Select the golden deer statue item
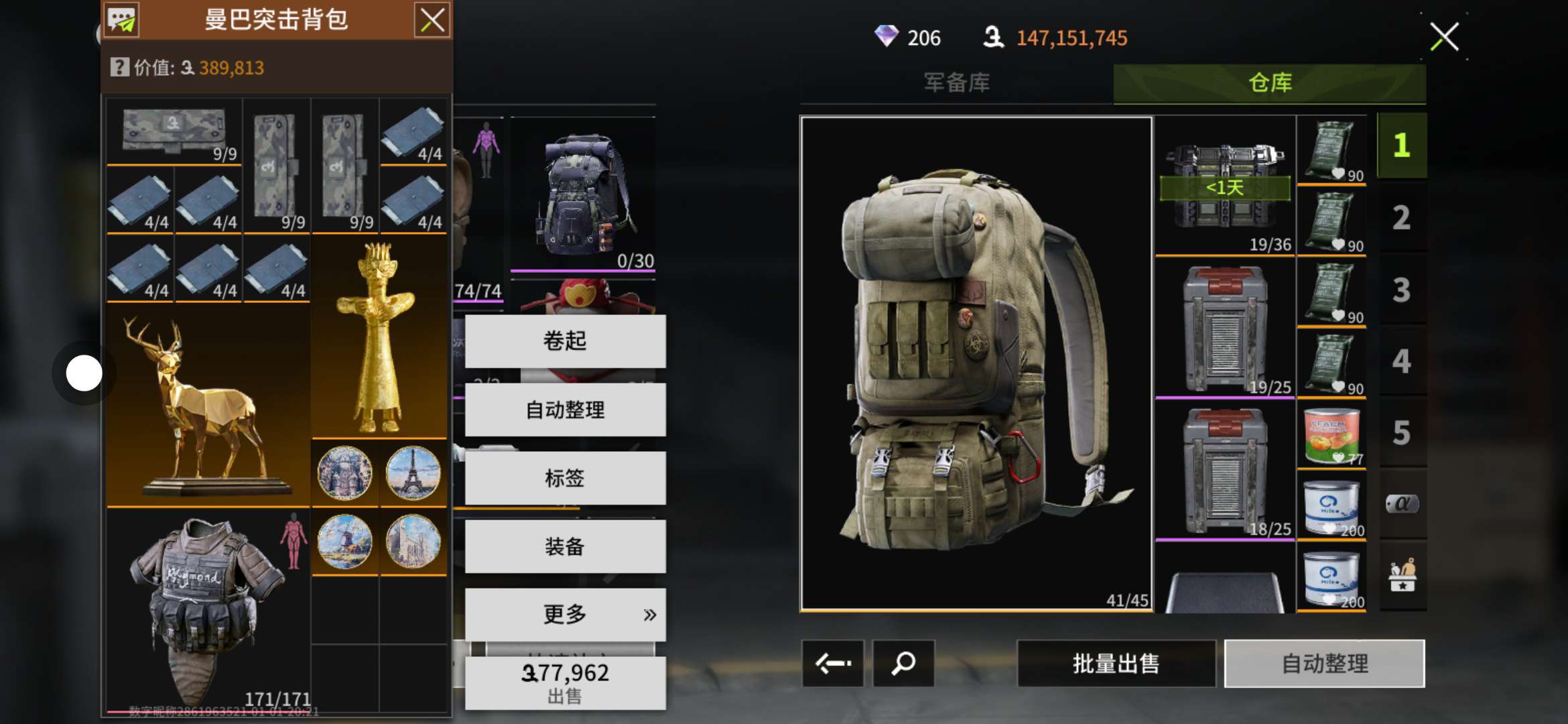 click(x=208, y=406)
